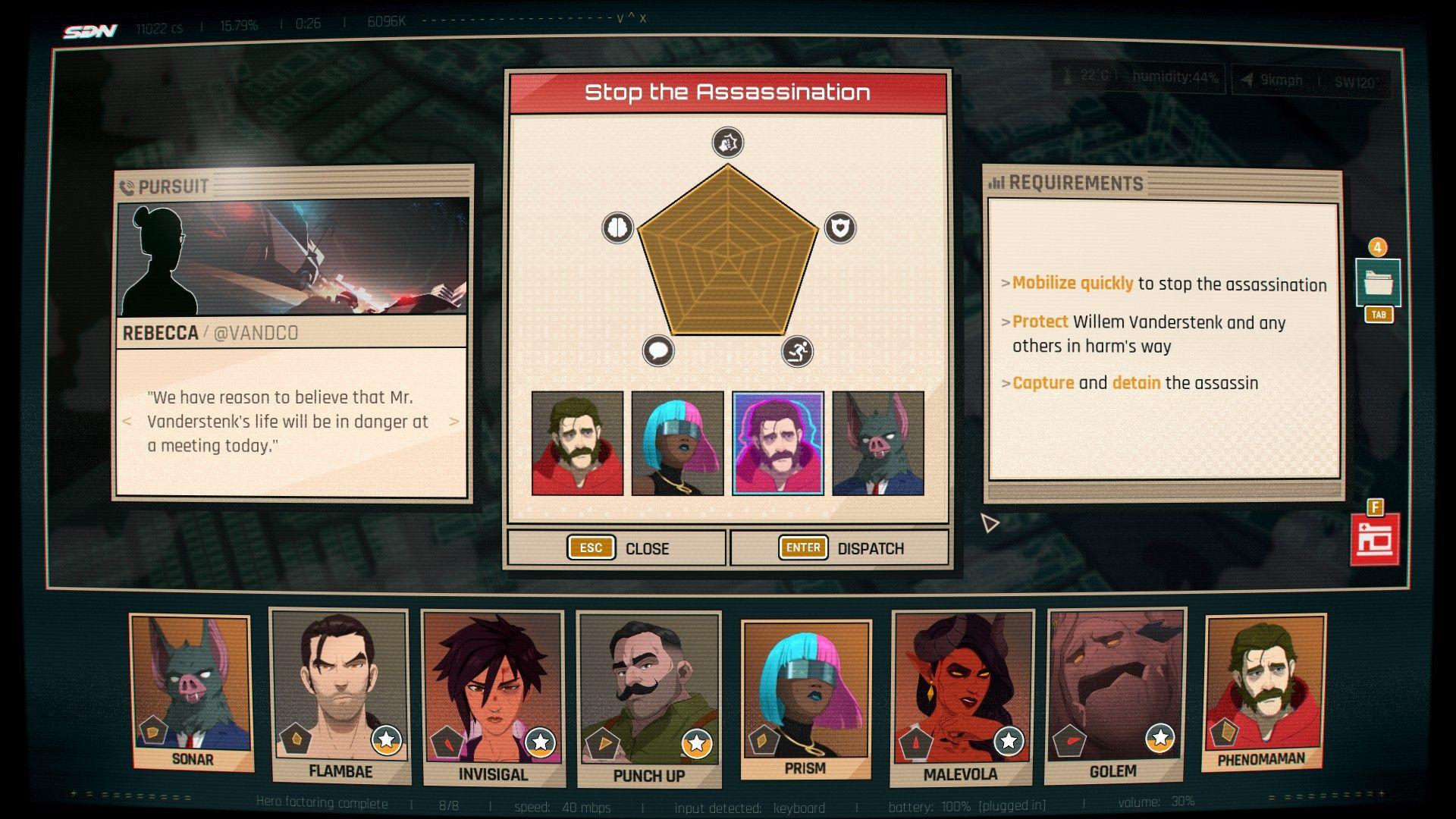Select the fist strength stat icon

pyautogui.click(x=726, y=143)
